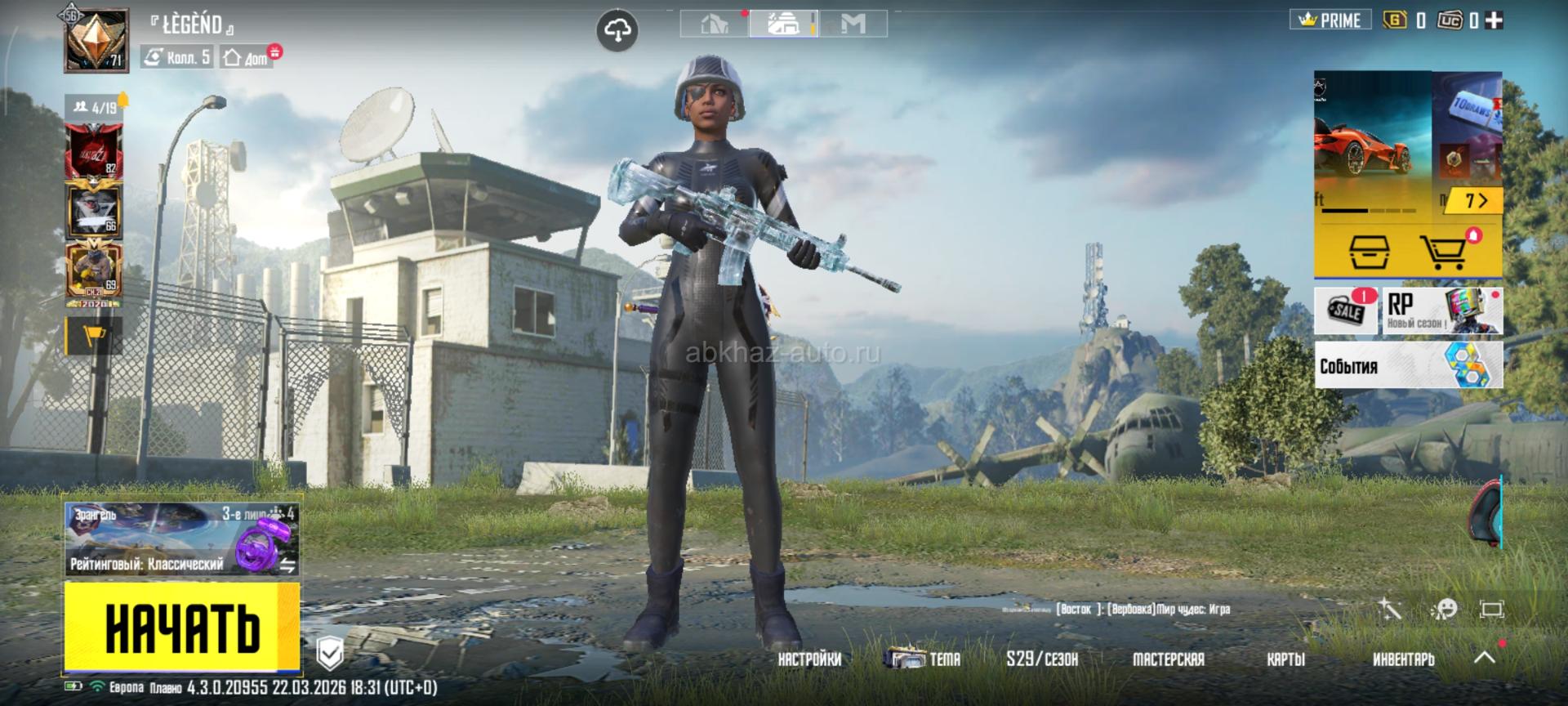Open the SALE offers tag
The height and width of the screenshot is (706, 1568).
(1346, 311)
